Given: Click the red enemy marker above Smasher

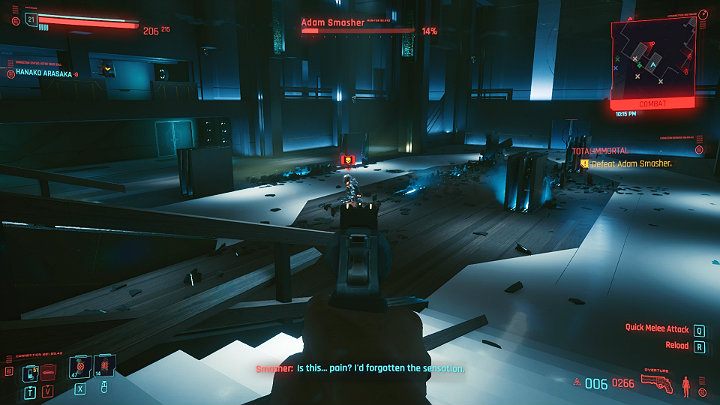Looking at the screenshot, I should point(347,160).
